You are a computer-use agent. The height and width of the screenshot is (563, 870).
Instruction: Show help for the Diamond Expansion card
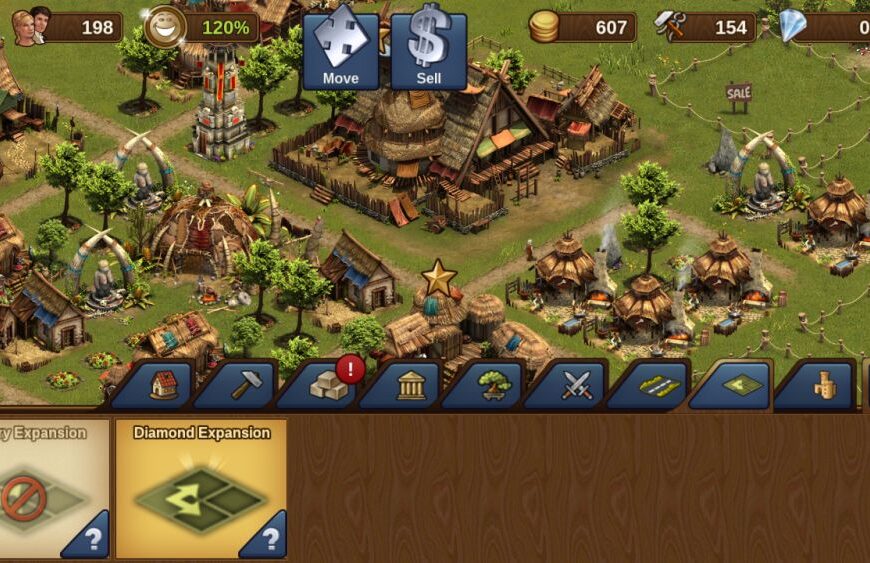click(x=266, y=539)
